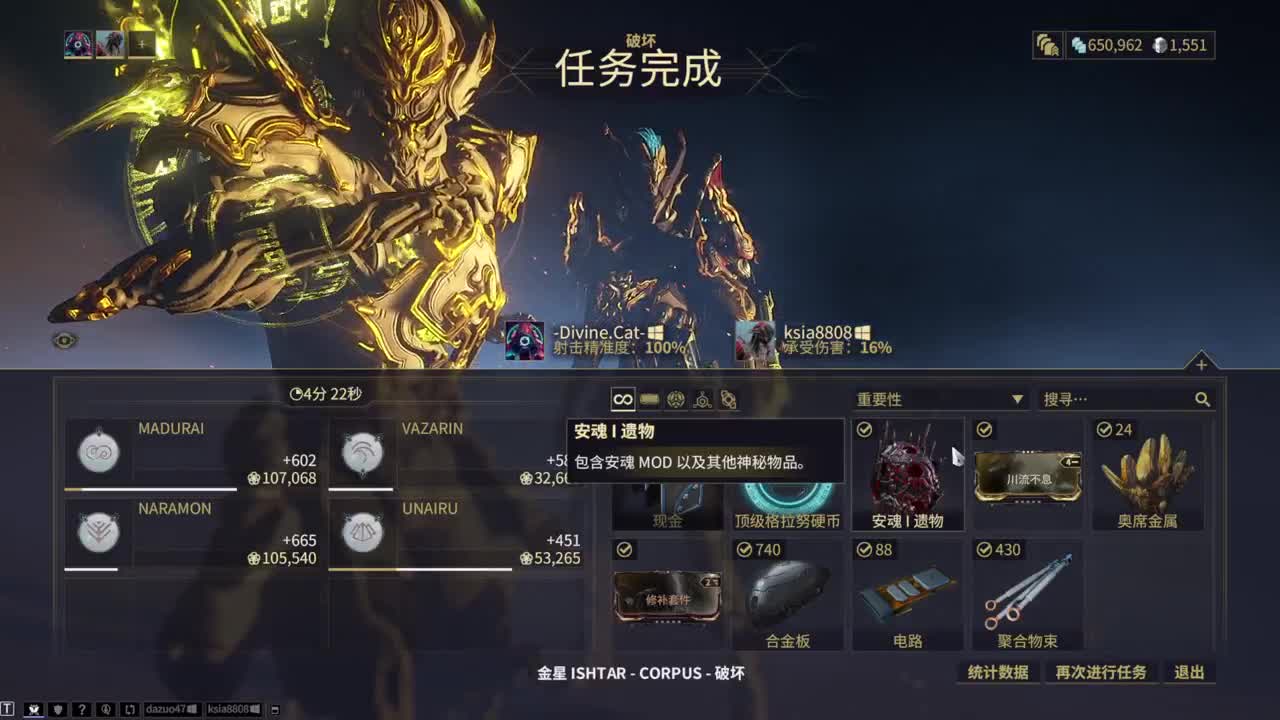Toggle the checkmark on the 安魂 I 遗物 reward

pos(865,429)
